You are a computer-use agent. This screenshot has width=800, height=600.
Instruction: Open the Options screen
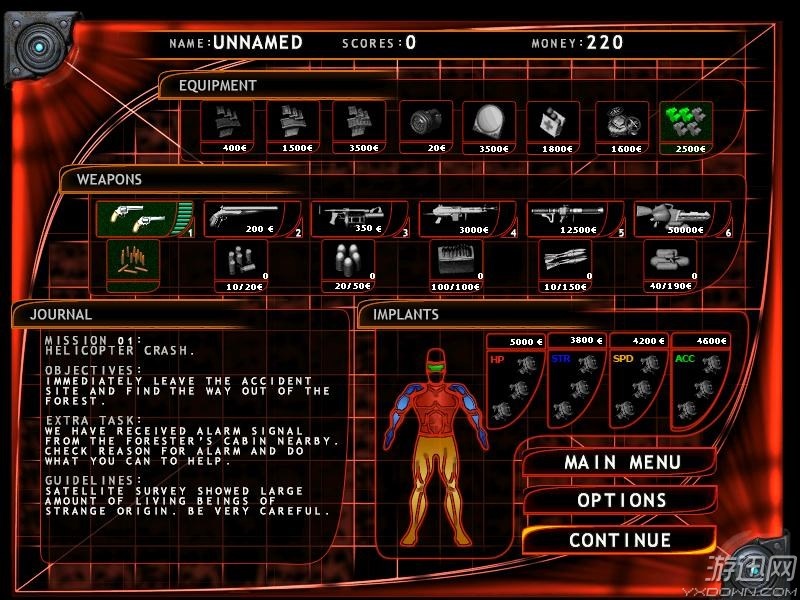(622, 500)
